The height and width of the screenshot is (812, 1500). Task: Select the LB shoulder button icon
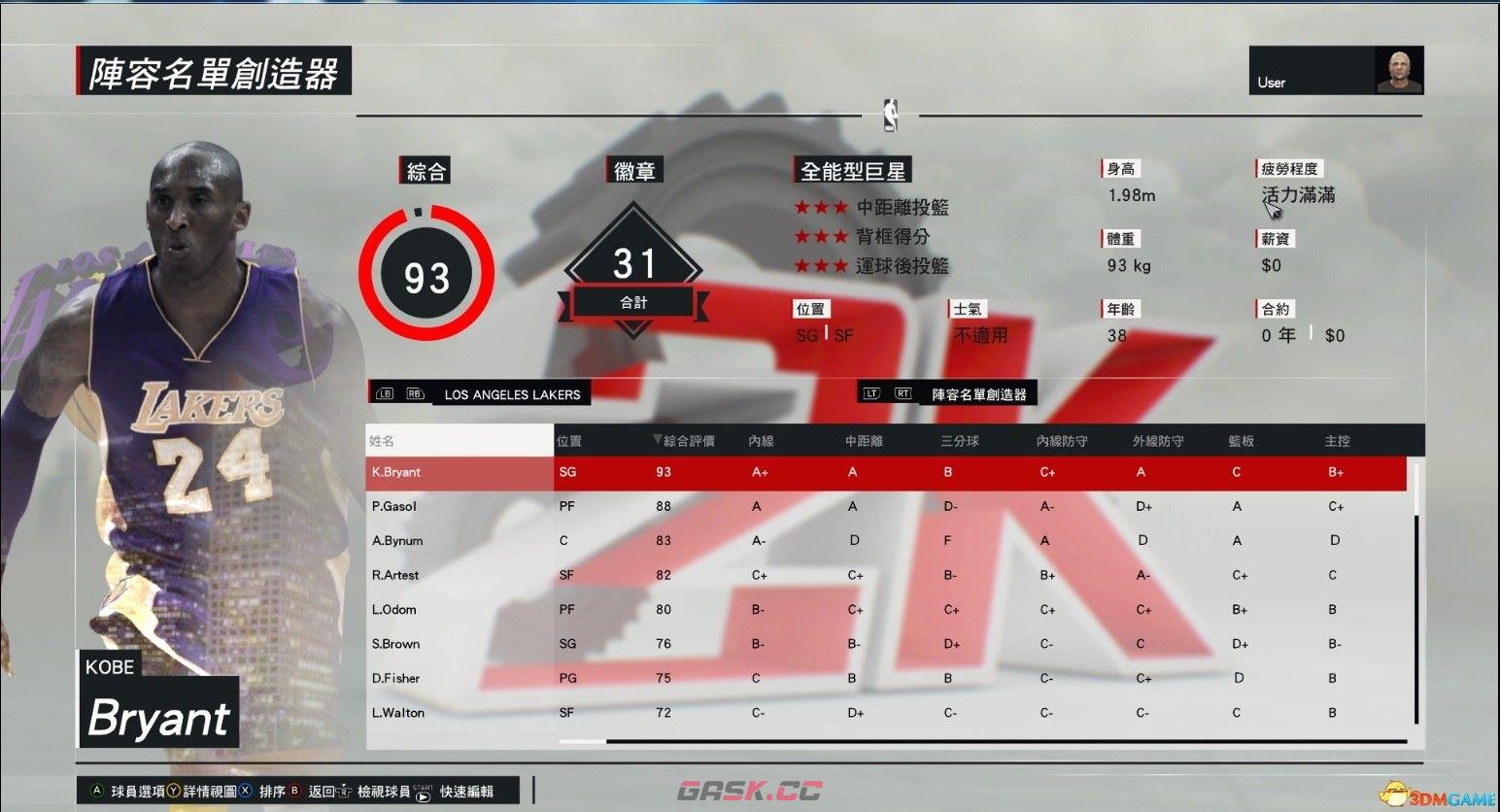384,393
